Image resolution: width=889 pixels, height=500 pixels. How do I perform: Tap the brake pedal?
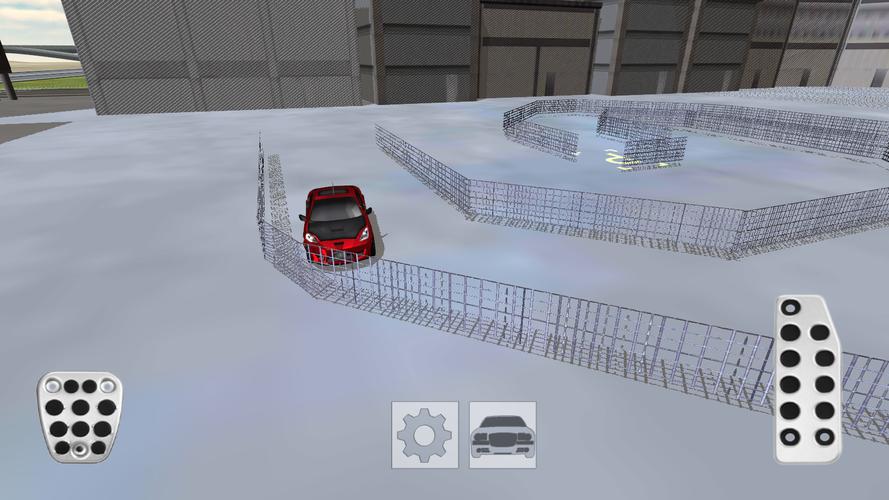pos(80,417)
